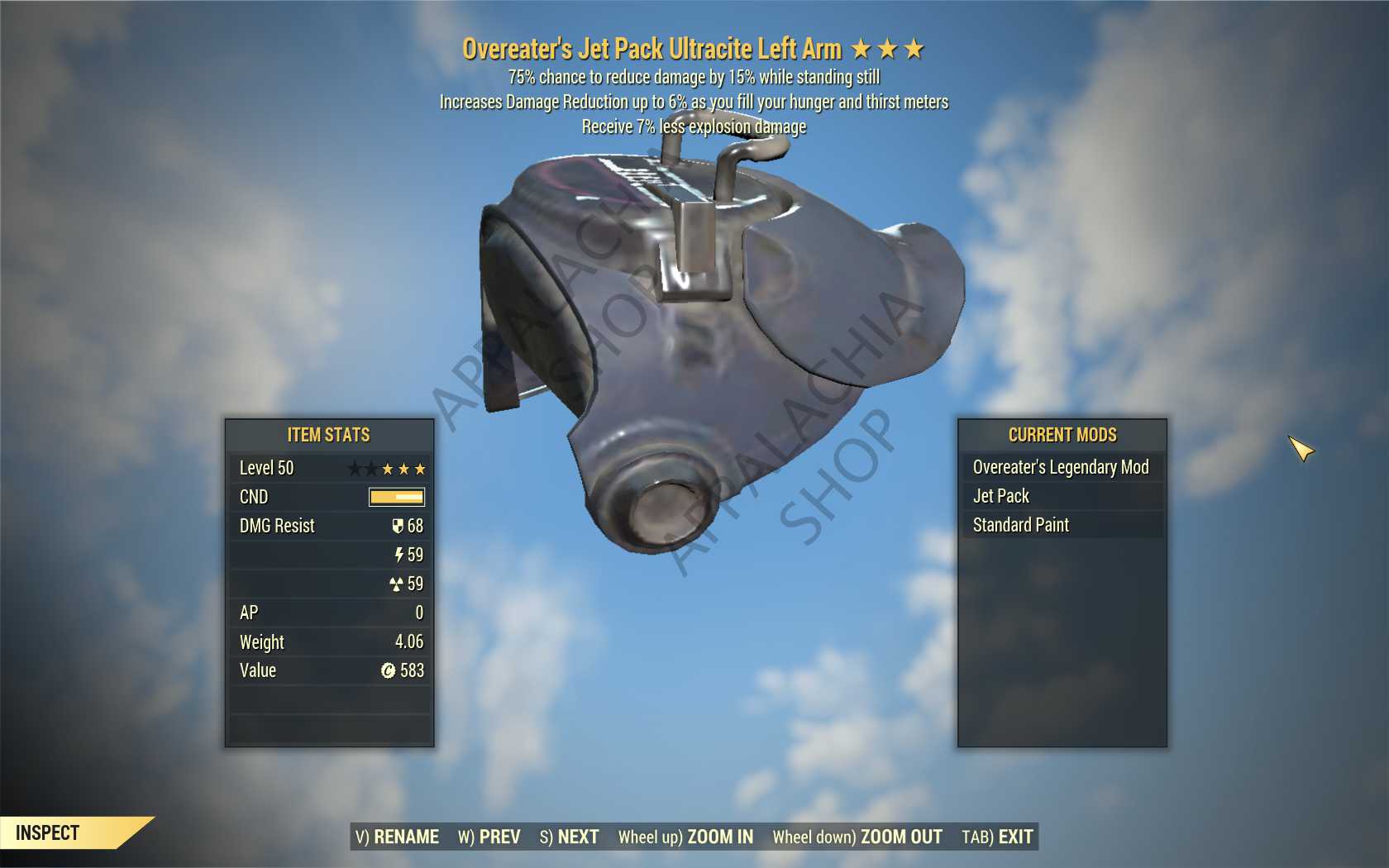1389x868 pixels.
Task: Select ZOOM OUT on the bottom bar
Action: point(857,837)
